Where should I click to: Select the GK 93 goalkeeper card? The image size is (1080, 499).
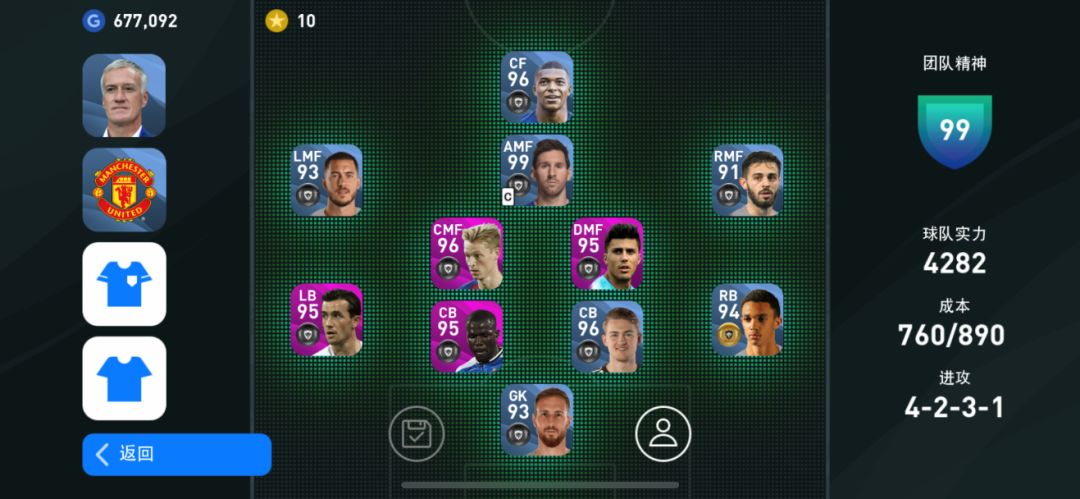click(537, 420)
